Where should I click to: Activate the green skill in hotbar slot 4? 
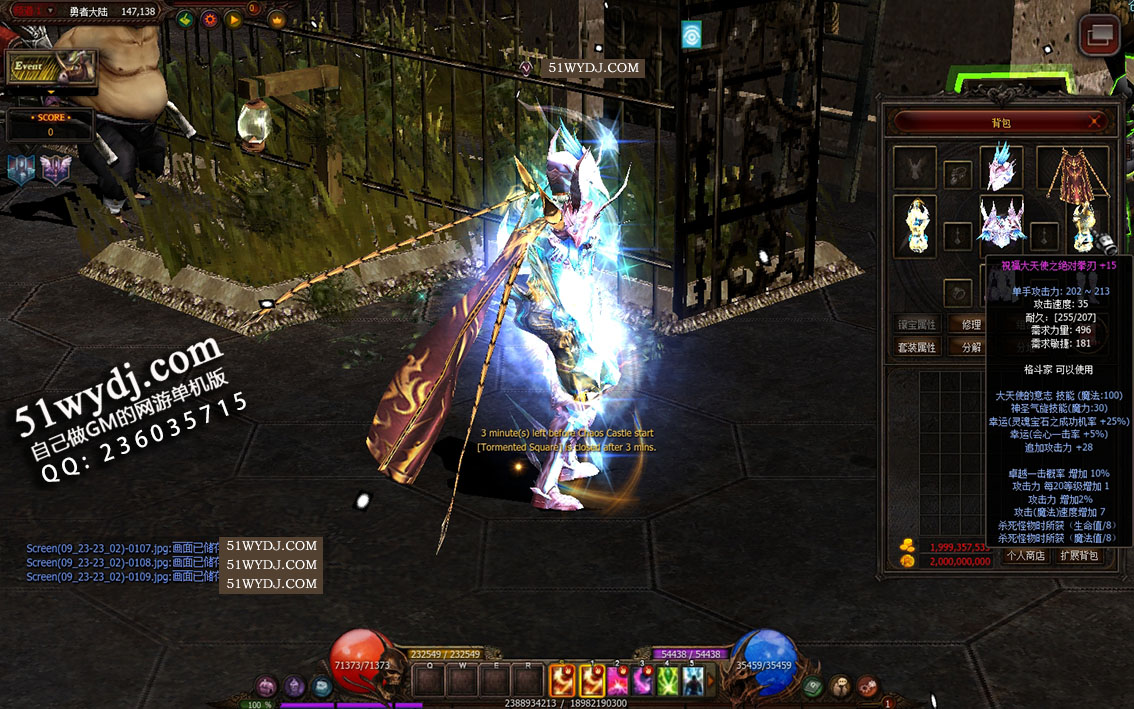coord(667,681)
